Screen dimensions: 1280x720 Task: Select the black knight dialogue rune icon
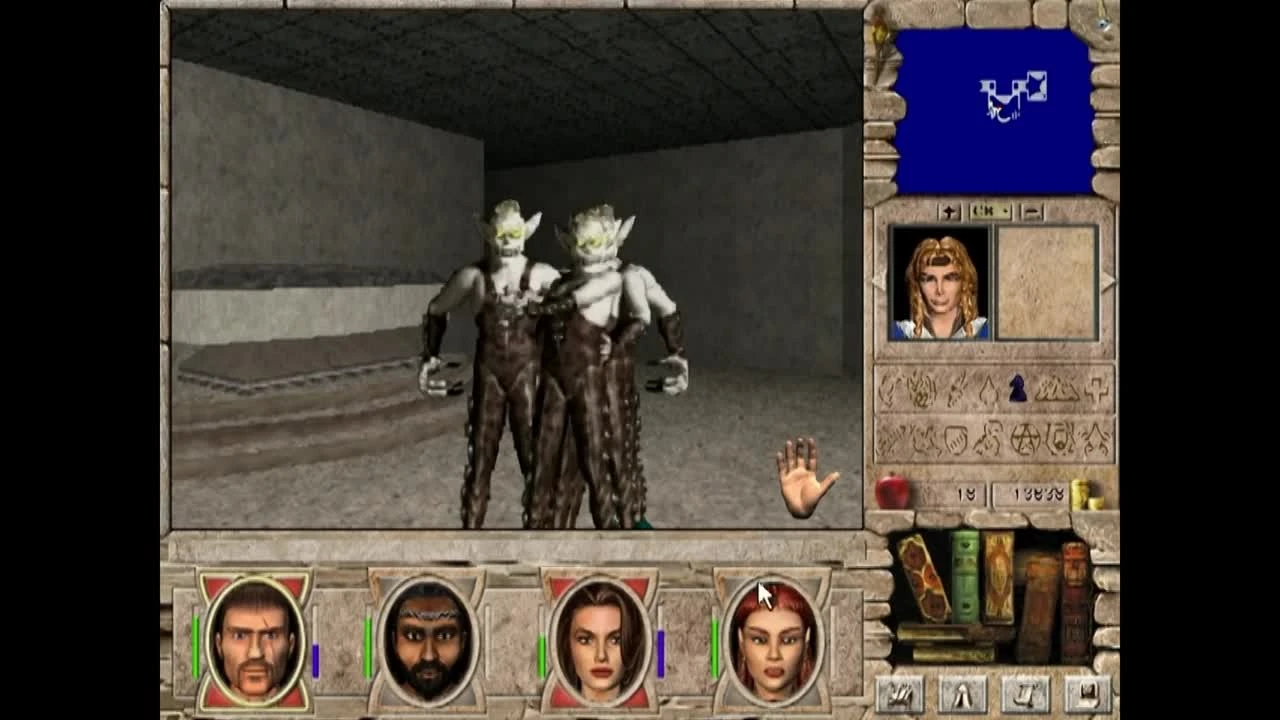click(1017, 388)
